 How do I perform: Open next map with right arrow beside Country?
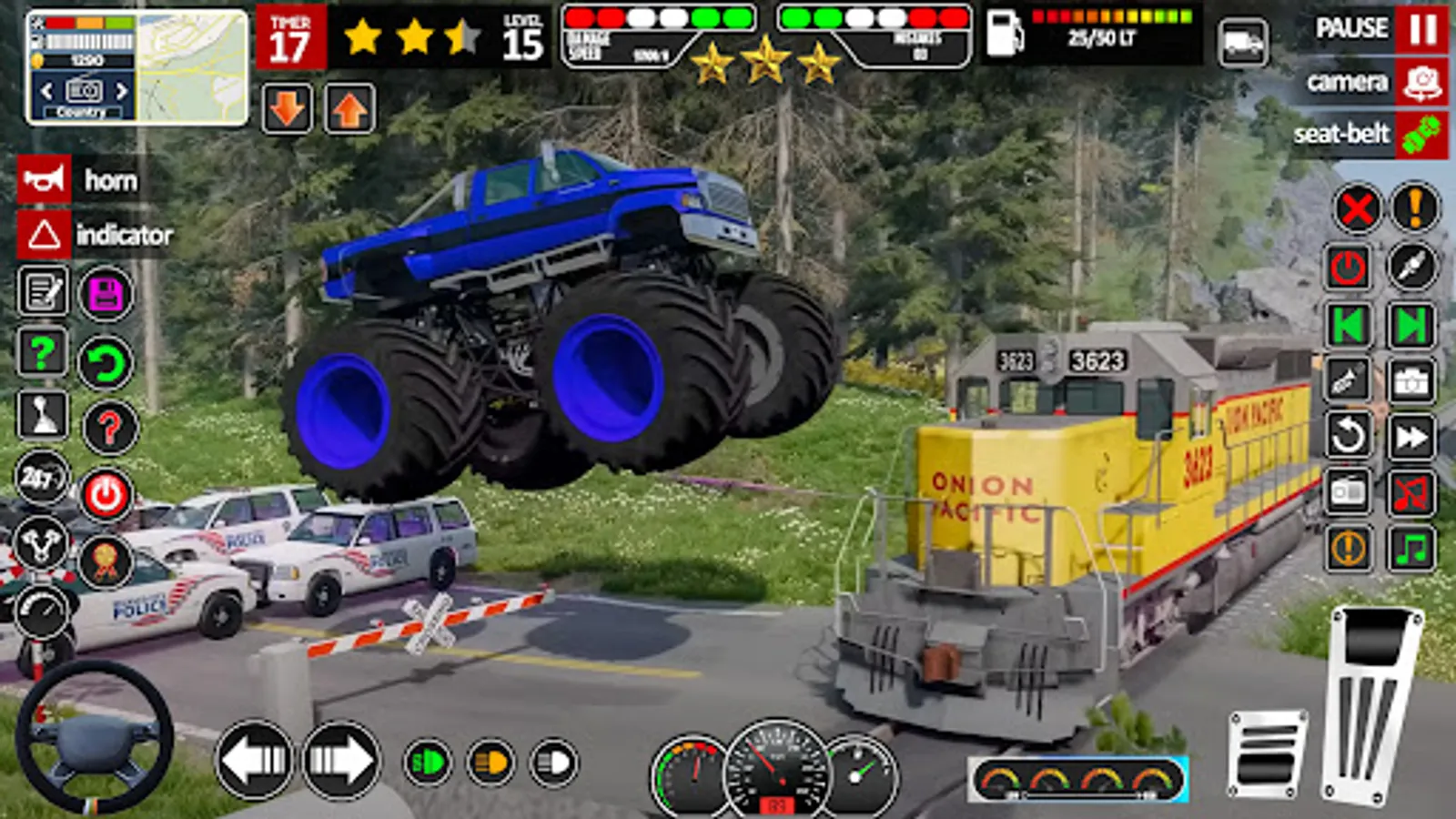123,92
